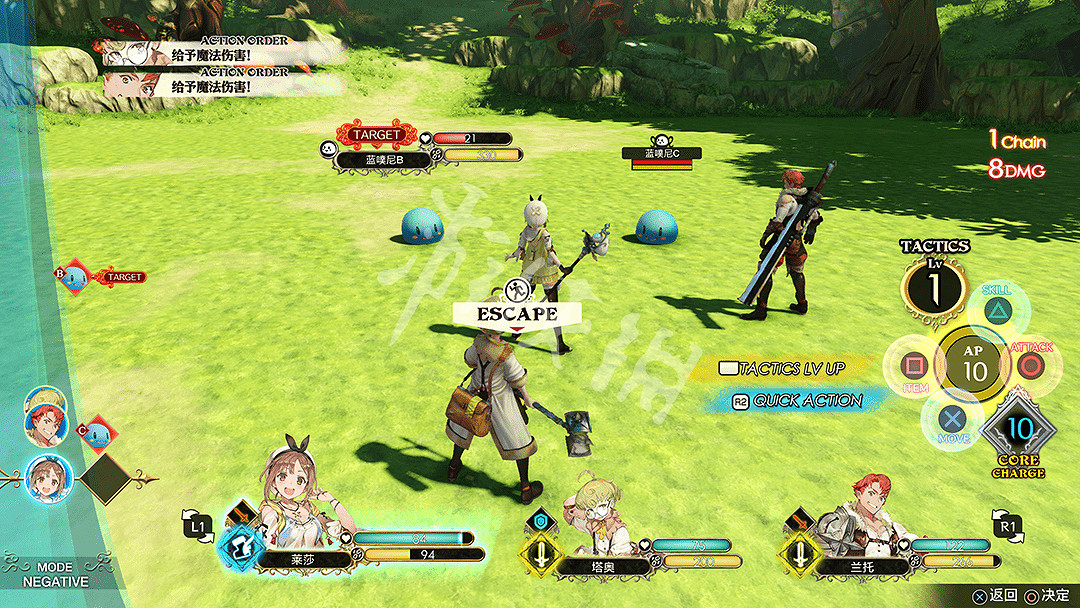1080x608 pixels.
Task: Choose the ESCAPE command above the character
Action: coord(516,313)
